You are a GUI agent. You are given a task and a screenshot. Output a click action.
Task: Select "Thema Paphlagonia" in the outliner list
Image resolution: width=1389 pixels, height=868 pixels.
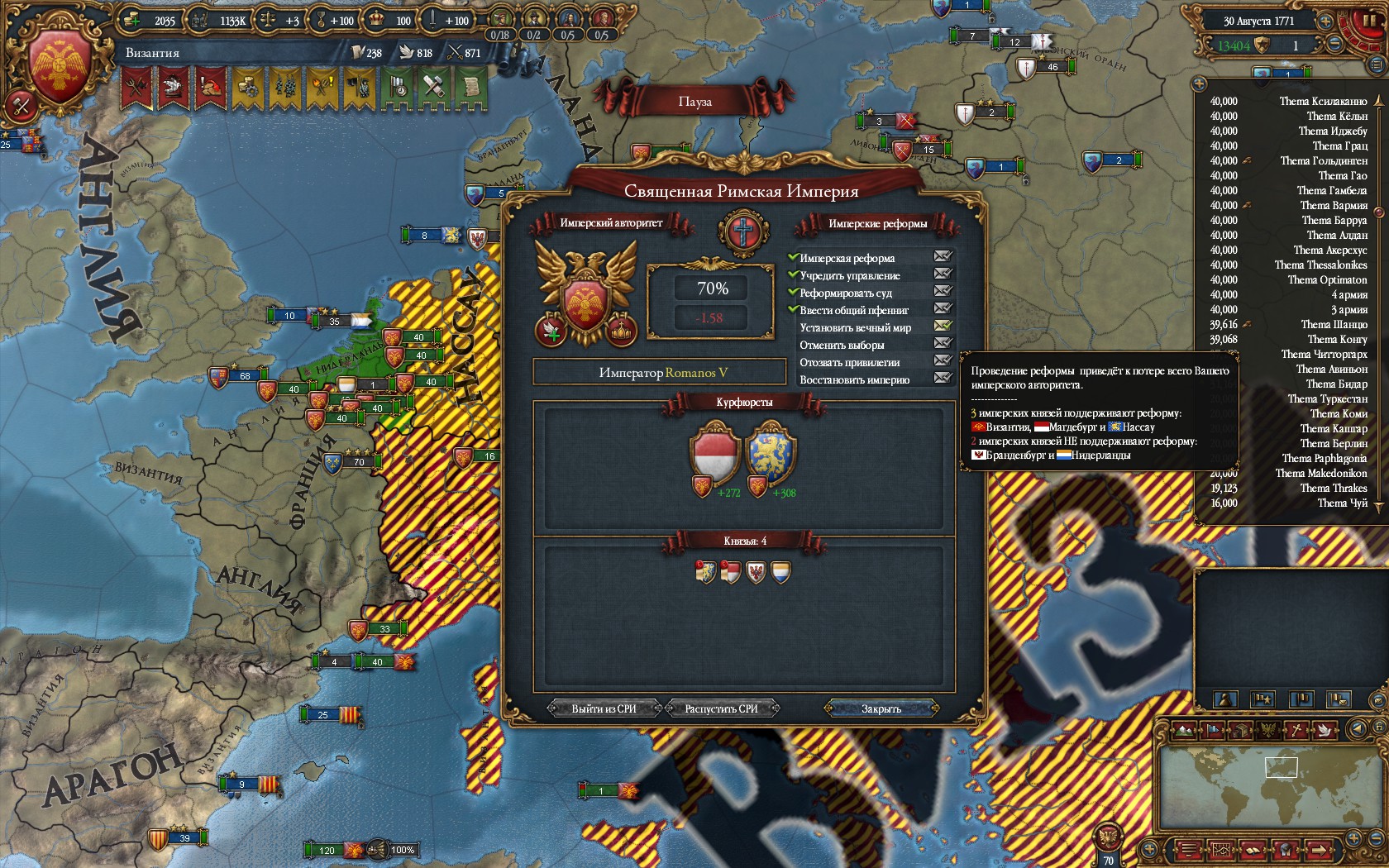1324,459
